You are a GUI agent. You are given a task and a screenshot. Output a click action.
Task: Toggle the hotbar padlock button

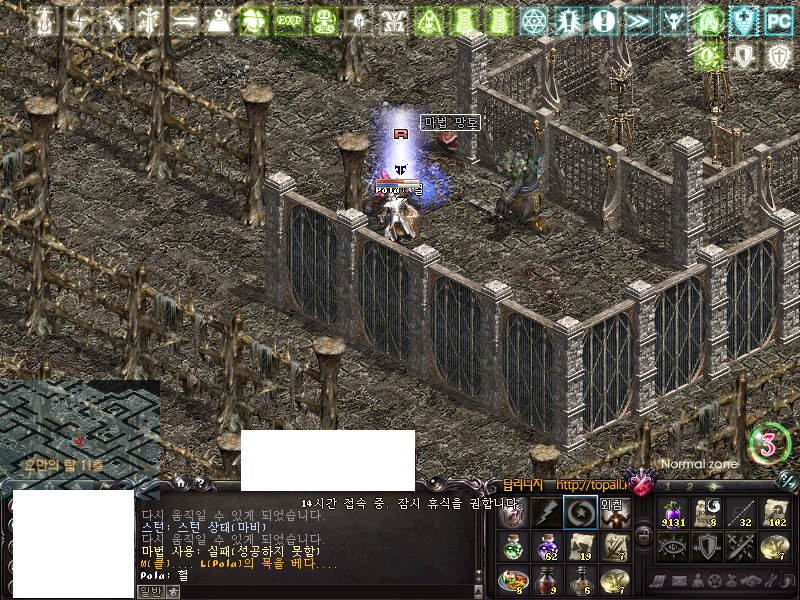[644, 535]
